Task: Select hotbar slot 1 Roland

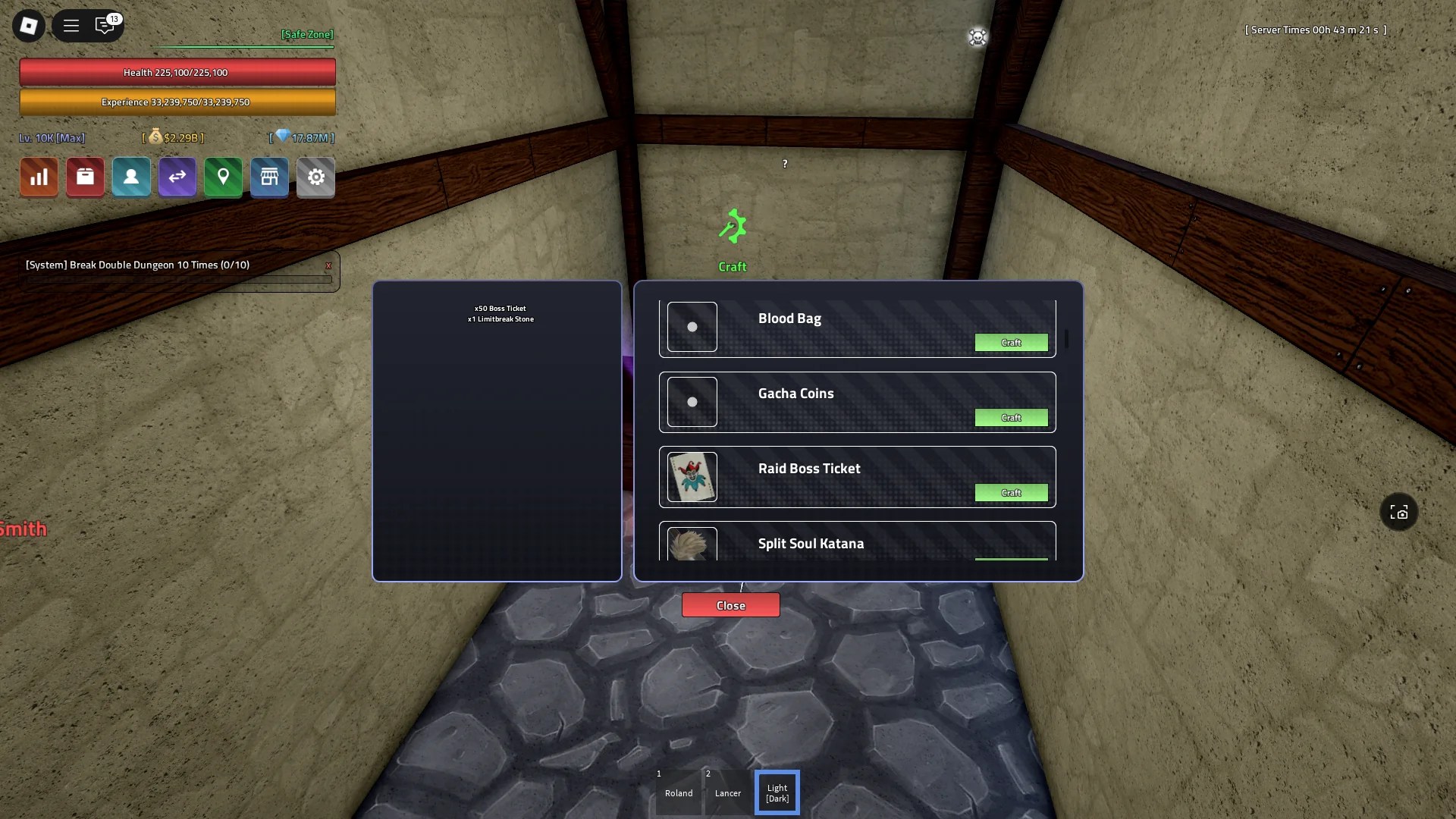Action: point(678,792)
